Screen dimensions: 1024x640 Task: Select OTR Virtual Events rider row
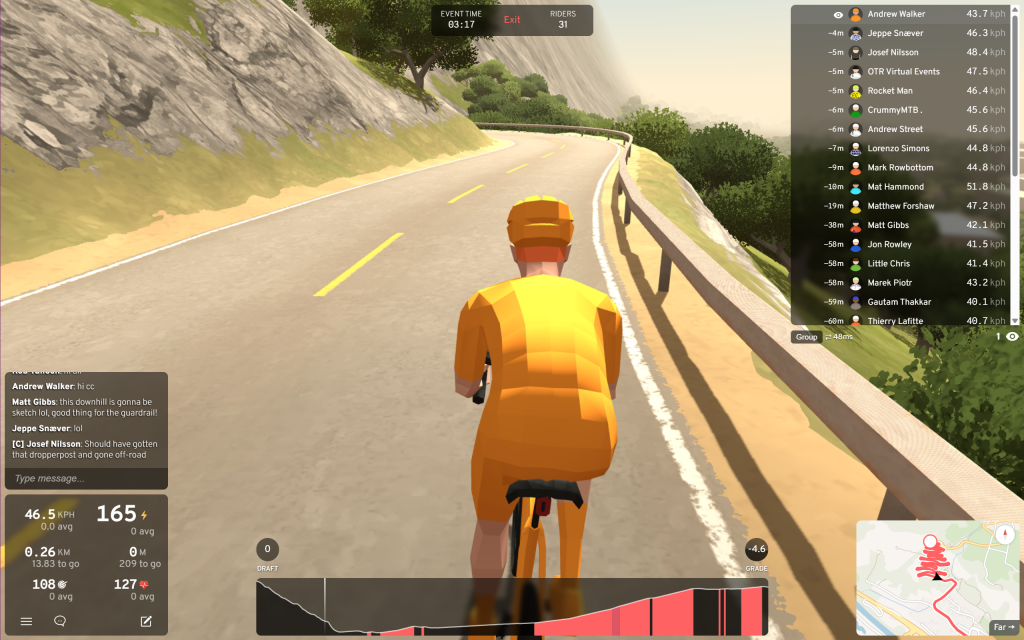pyautogui.click(x=903, y=72)
